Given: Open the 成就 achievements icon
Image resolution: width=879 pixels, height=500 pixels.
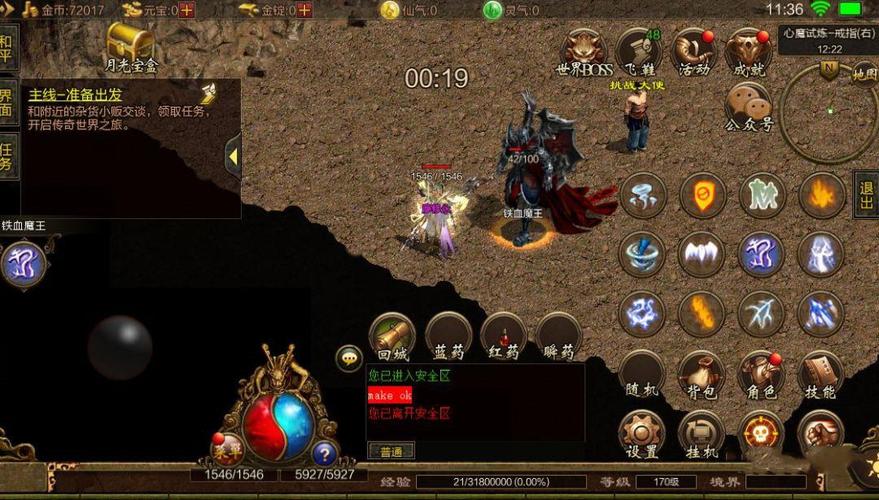Looking at the screenshot, I should tap(748, 51).
